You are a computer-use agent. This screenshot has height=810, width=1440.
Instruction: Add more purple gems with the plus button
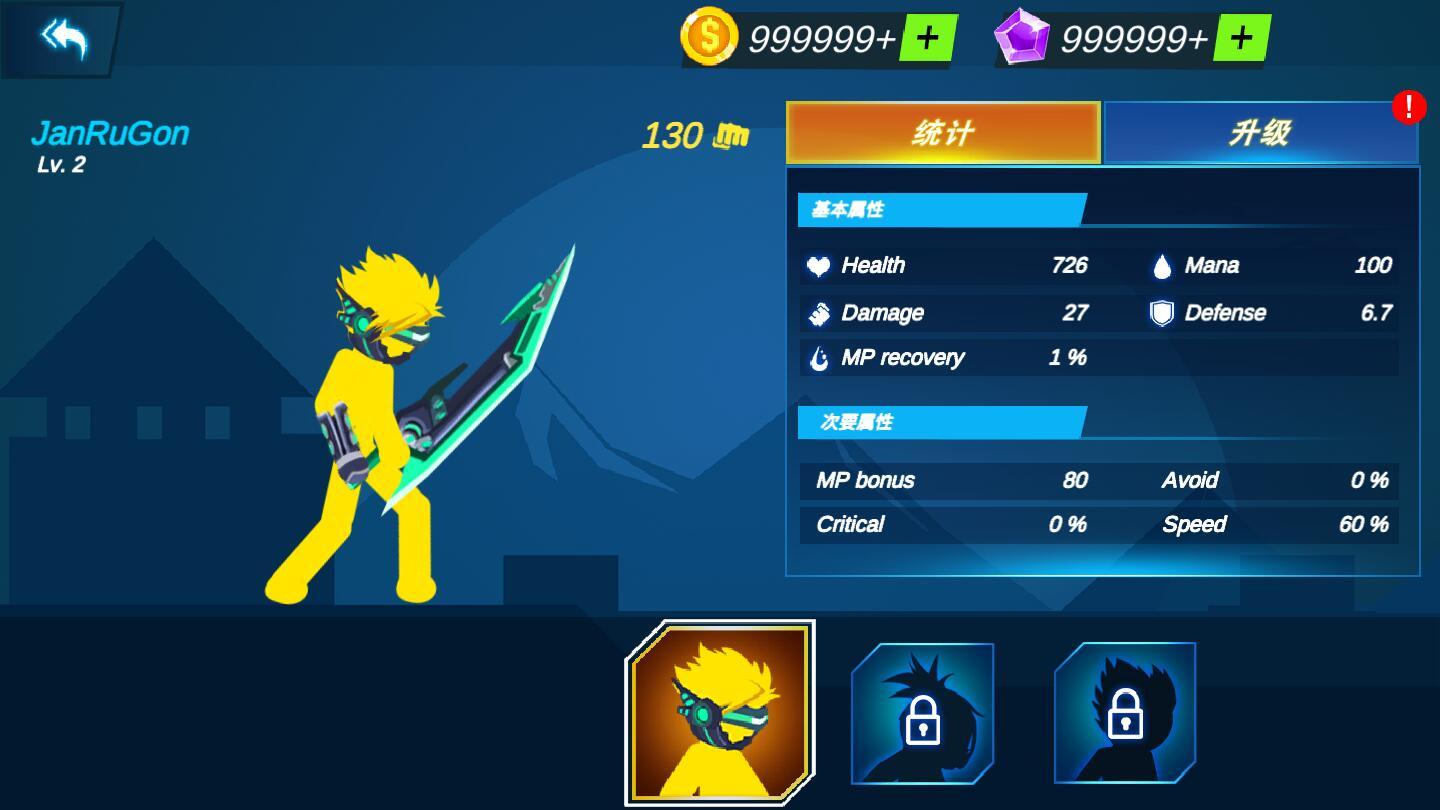tap(1240, 39)
